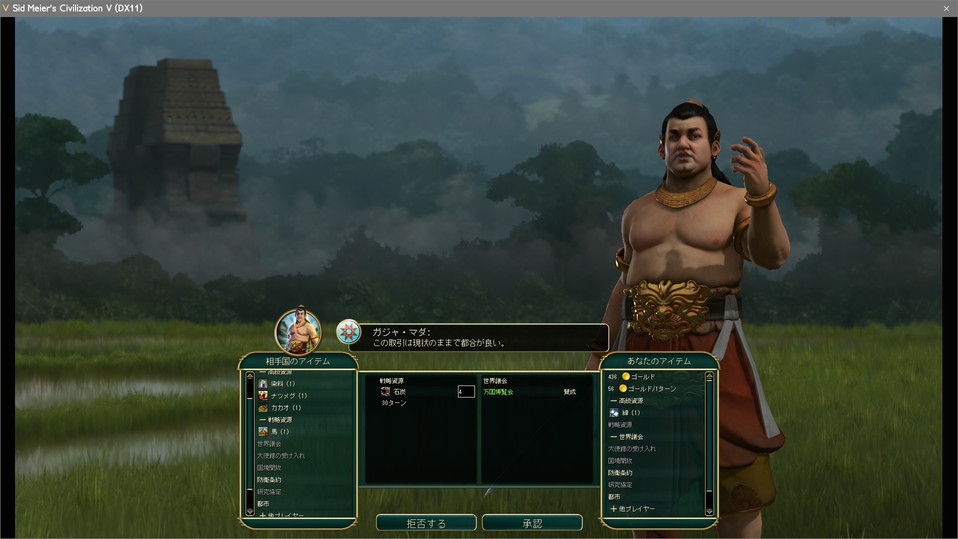Viewport: 958px width, 539px height.
Task: Close the Civilization V window
Action: 946,8
